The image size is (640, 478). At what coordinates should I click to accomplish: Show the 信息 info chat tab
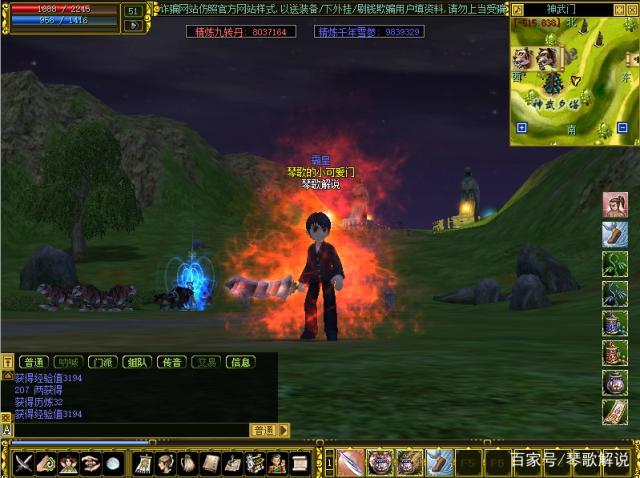240,362
